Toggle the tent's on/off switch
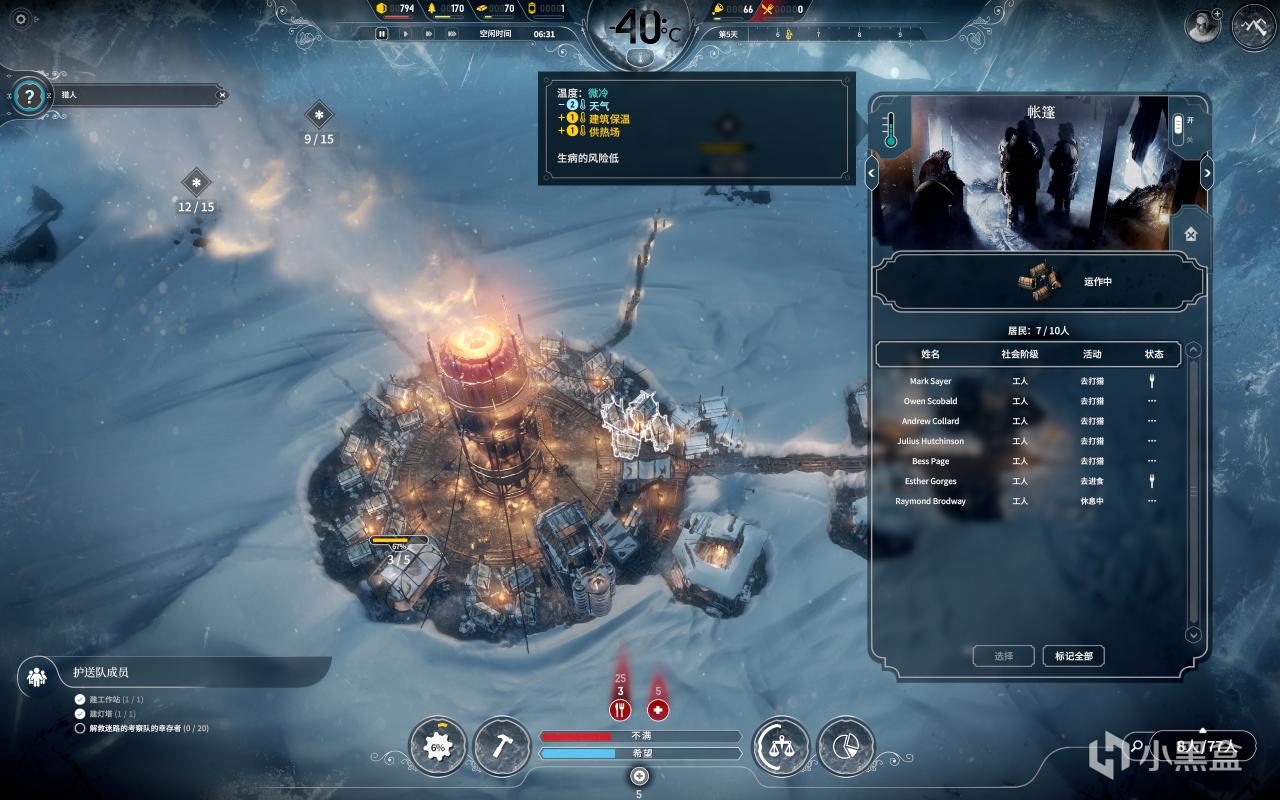This screenshot has width=1280, height=800. click(x=1178, y=128)
